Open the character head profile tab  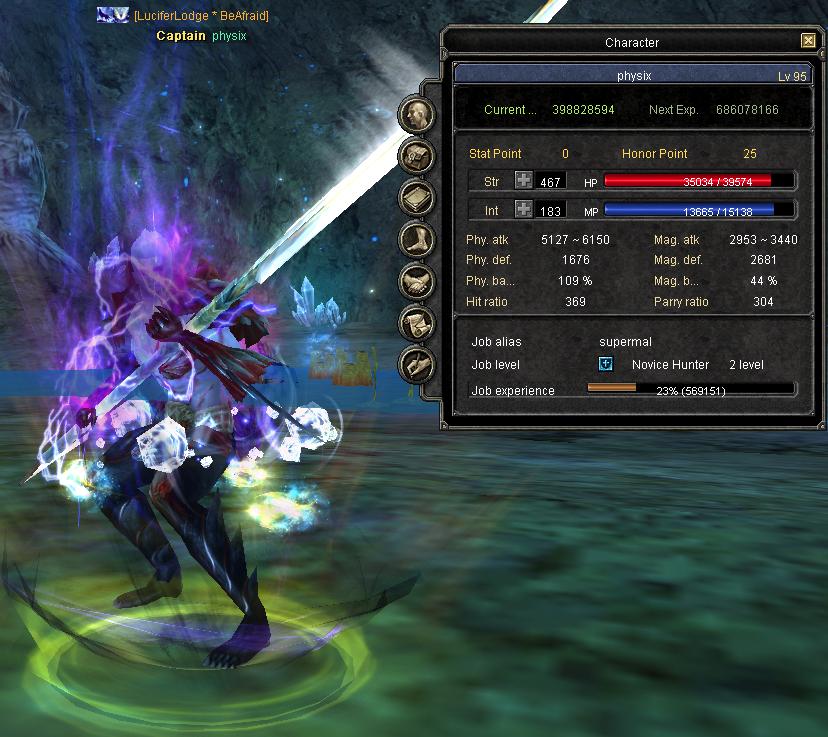tap(415, 113)
